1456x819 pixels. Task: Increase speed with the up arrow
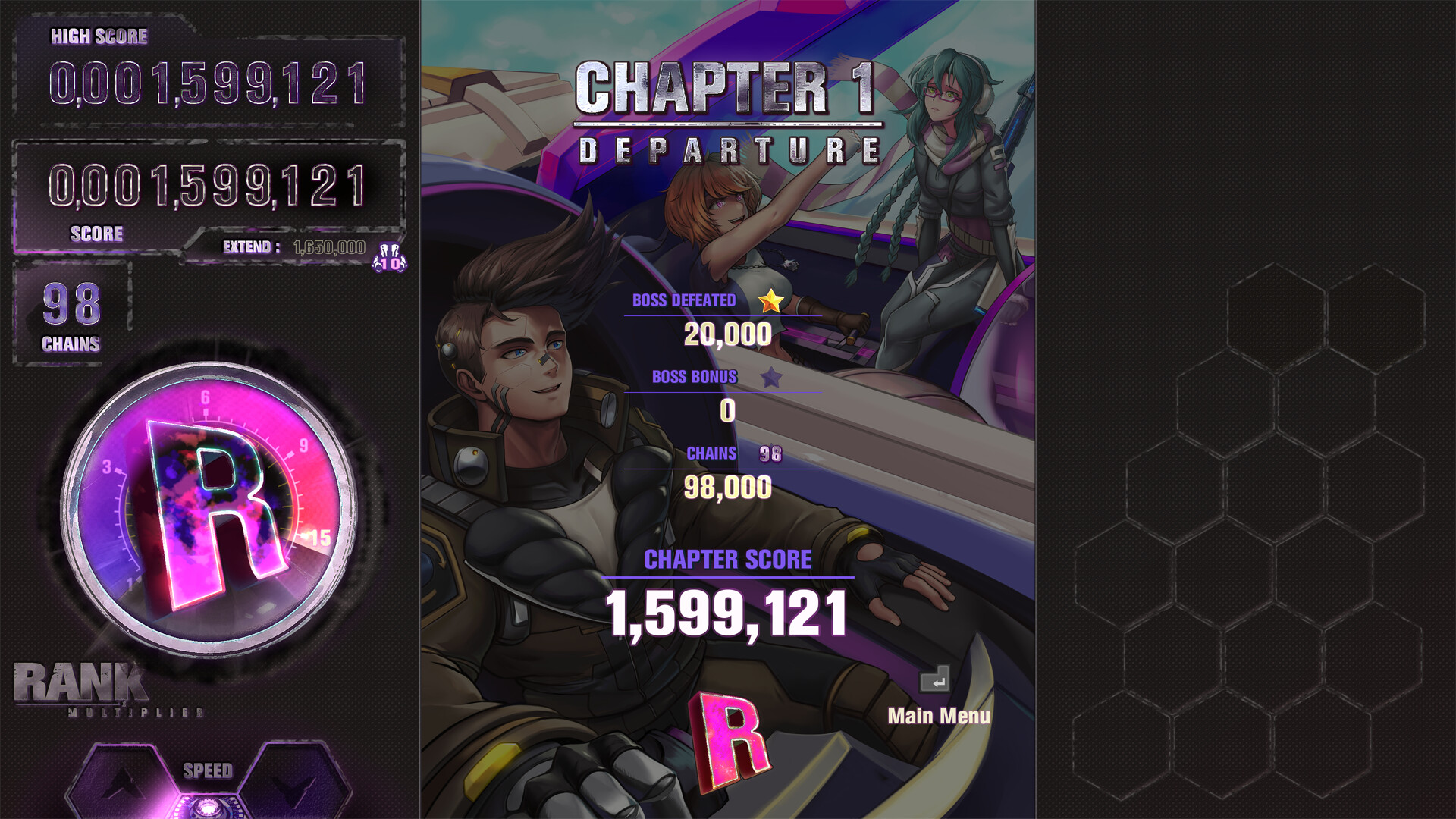coord(121,783)
